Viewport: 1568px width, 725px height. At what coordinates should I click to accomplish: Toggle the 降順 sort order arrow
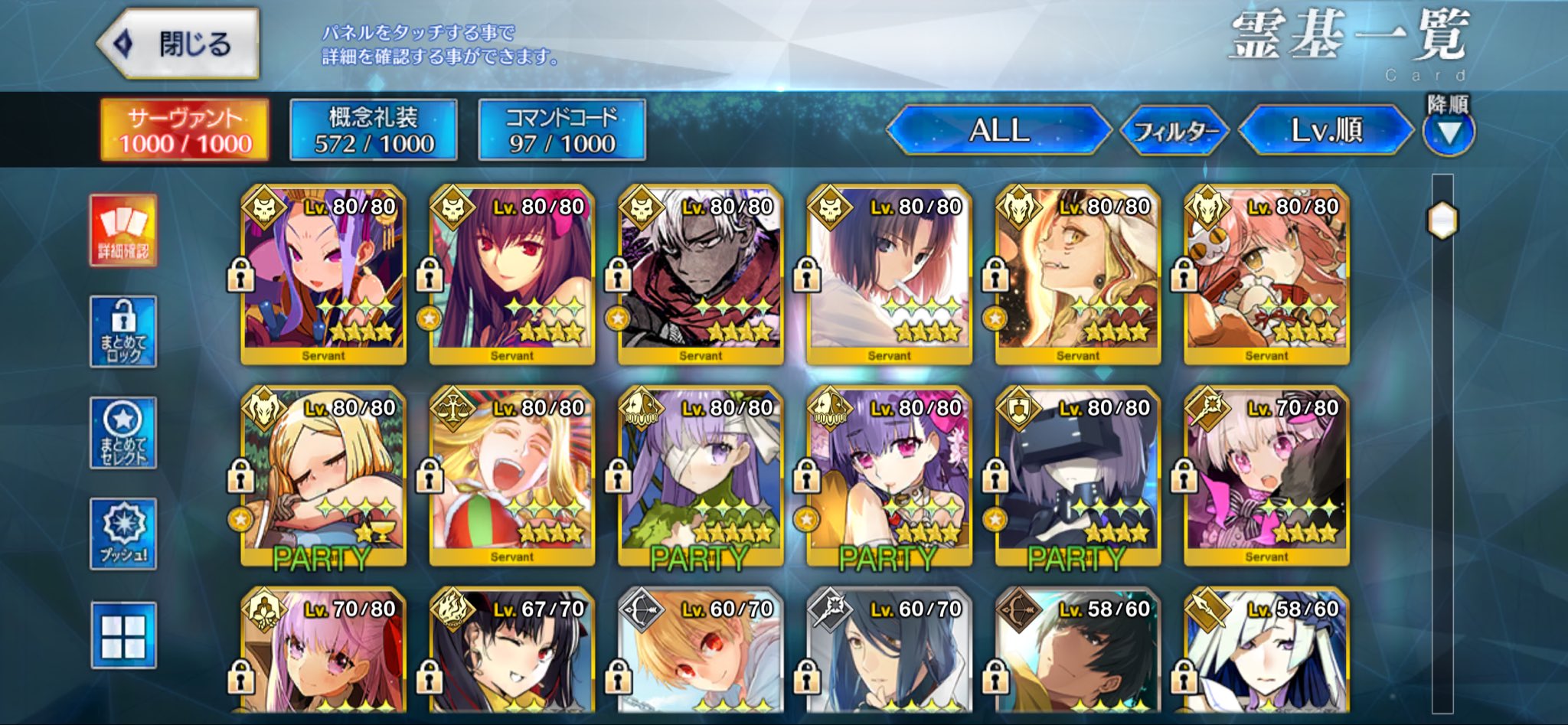pos(1448,132)
